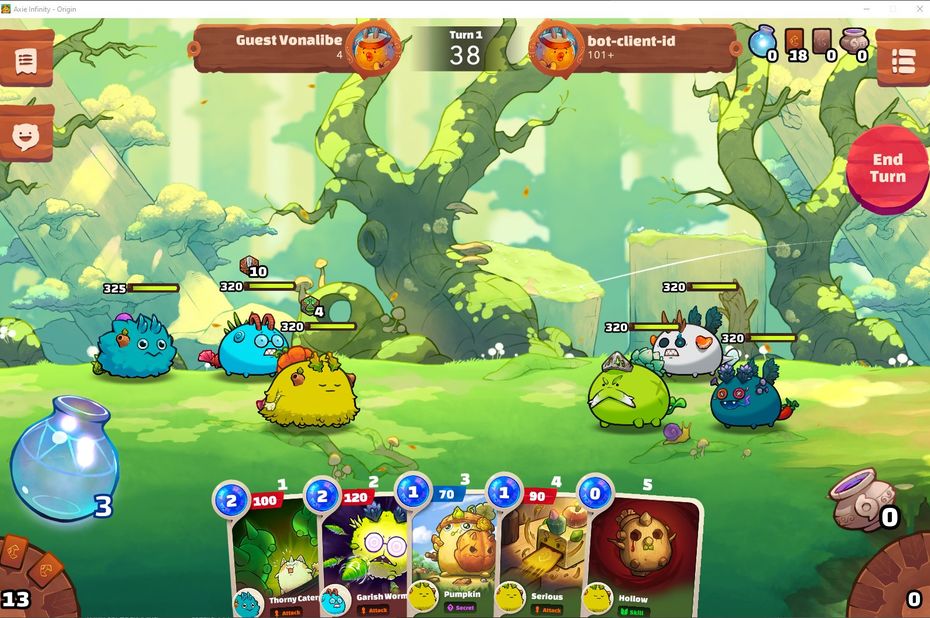Open your discard pile pot

click(x=860, y=500)
